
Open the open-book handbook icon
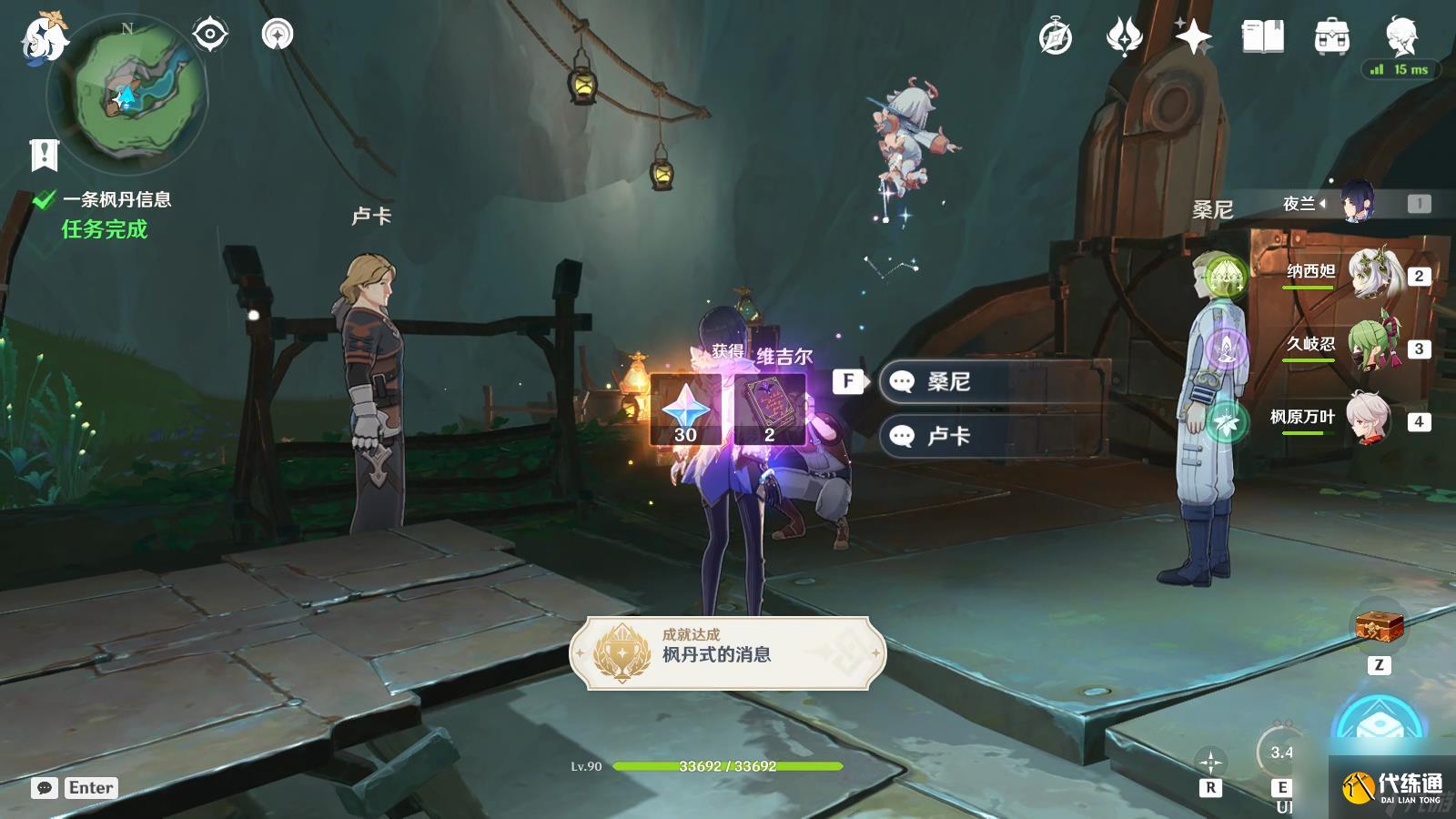tap(1262, 37)
